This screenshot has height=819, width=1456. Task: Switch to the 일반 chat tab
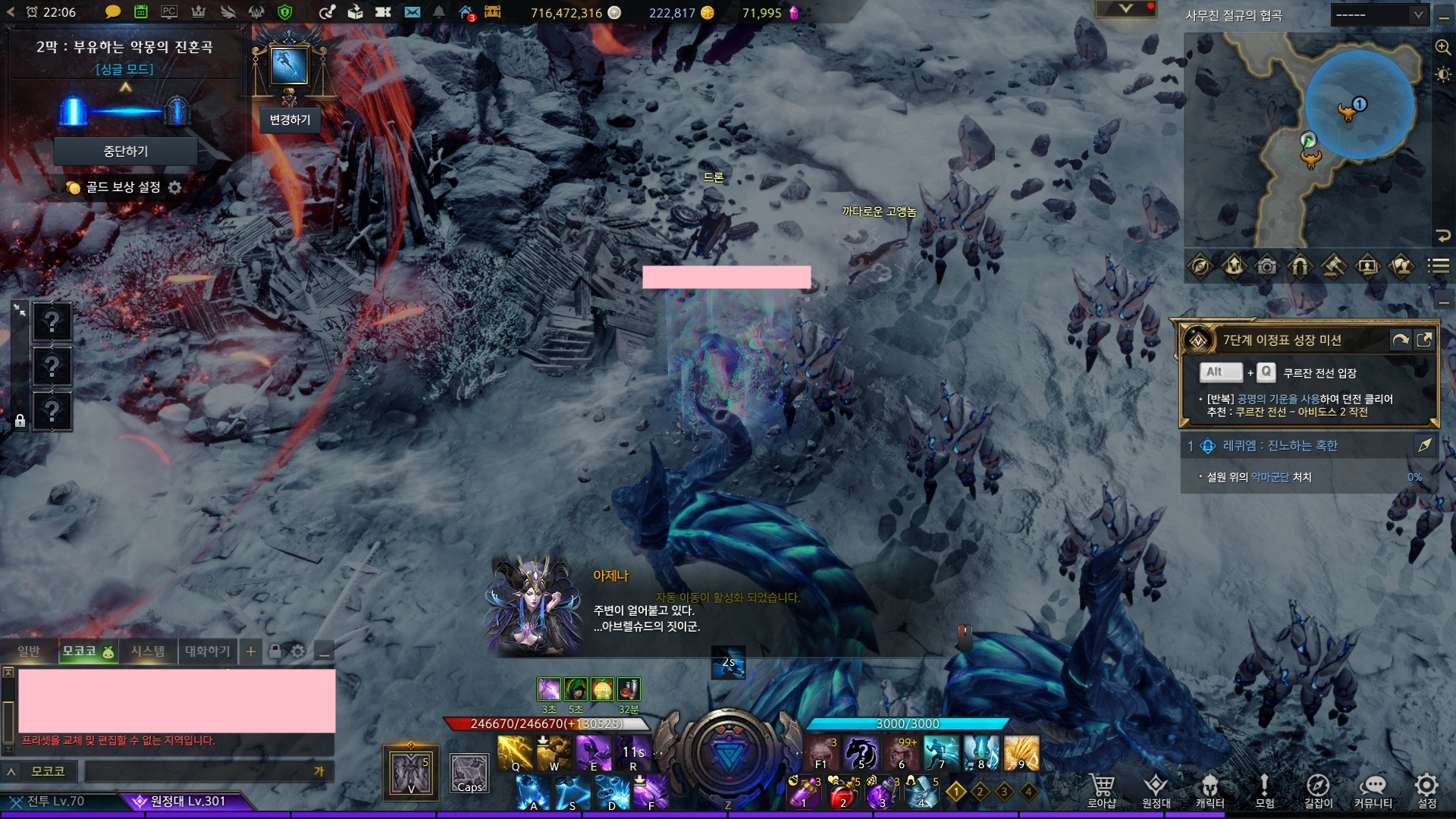29,651
